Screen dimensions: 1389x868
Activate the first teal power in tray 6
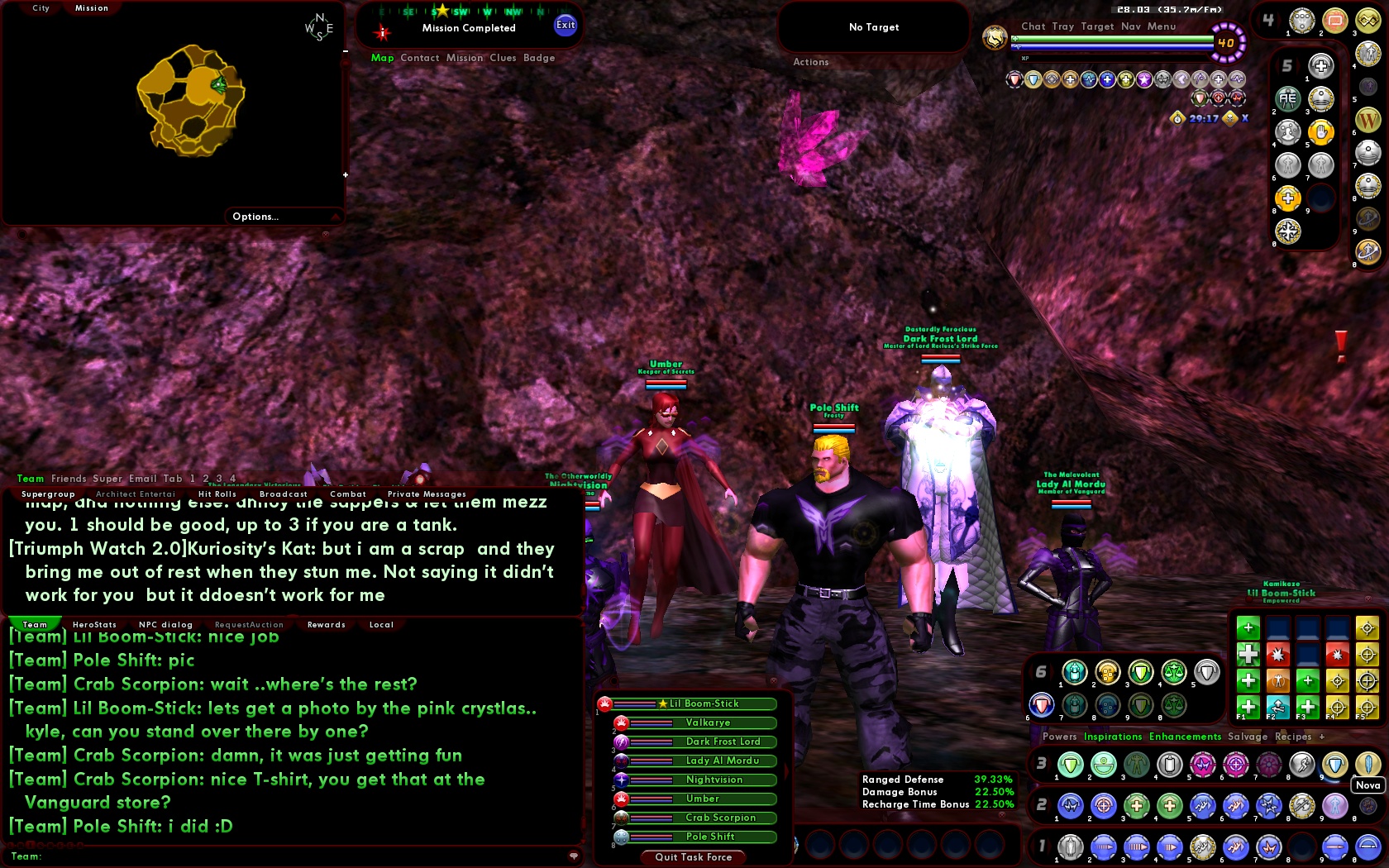(1075, 672)
